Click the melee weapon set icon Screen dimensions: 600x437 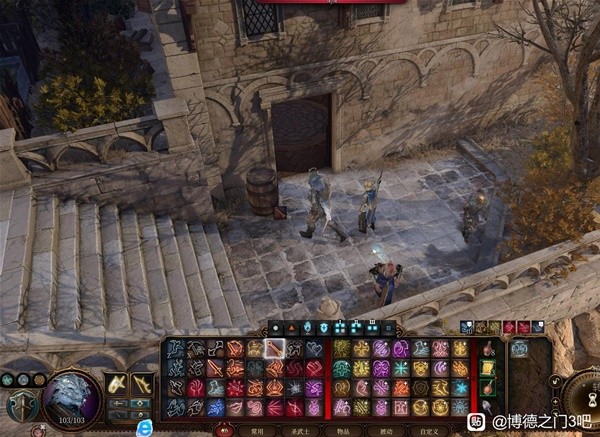point(117,384)
